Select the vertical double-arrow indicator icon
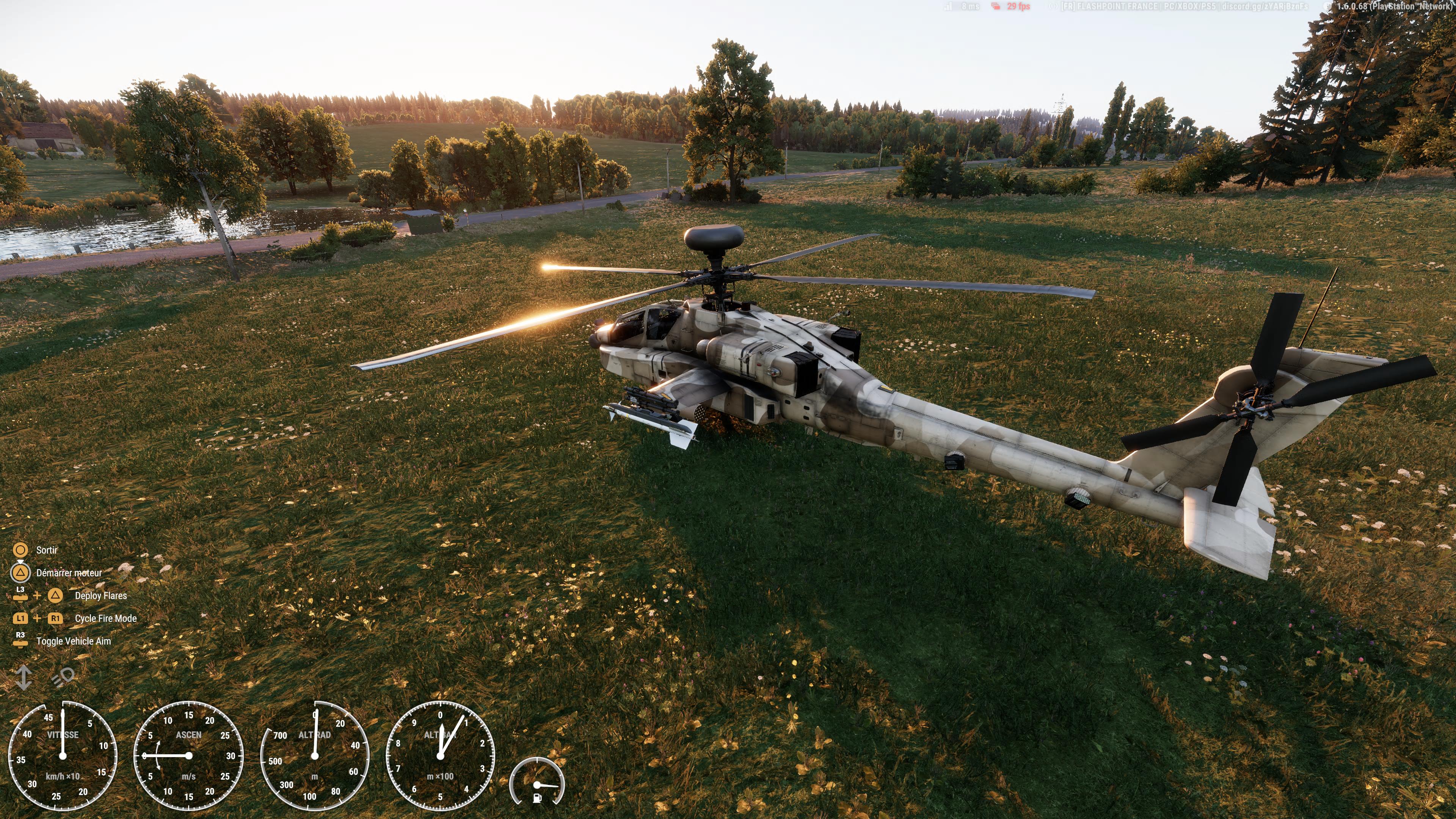This screenshot has width=1456, height=819. (x=24, y=677)
